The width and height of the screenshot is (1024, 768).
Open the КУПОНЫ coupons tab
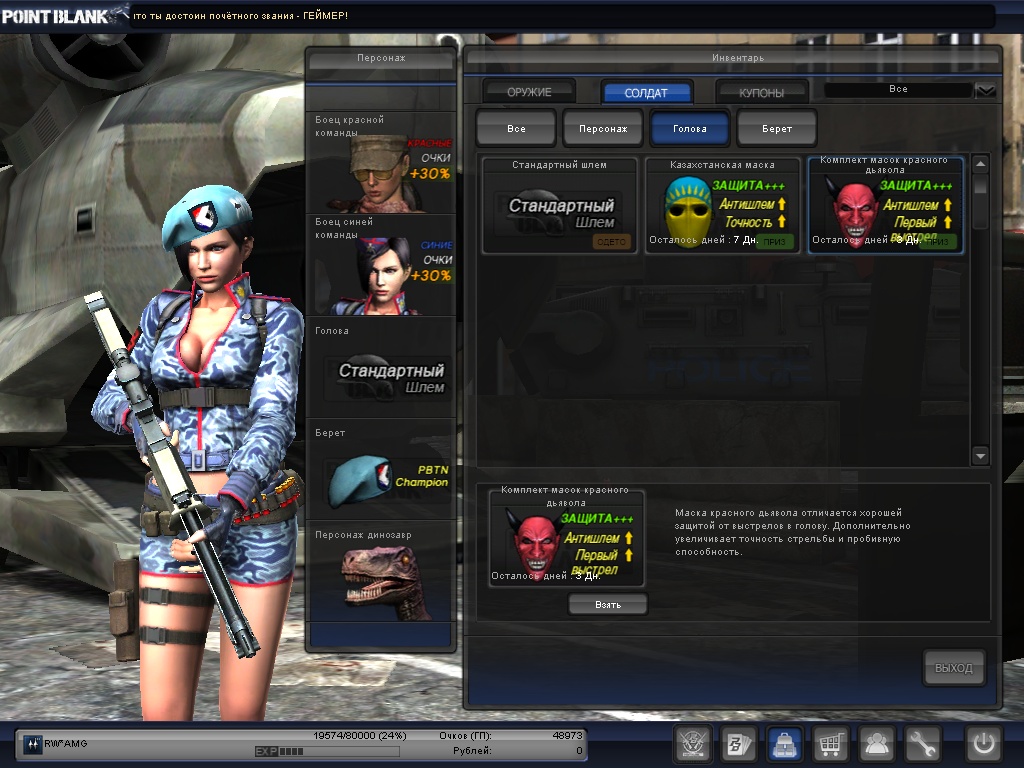click(x=762, y=92)
